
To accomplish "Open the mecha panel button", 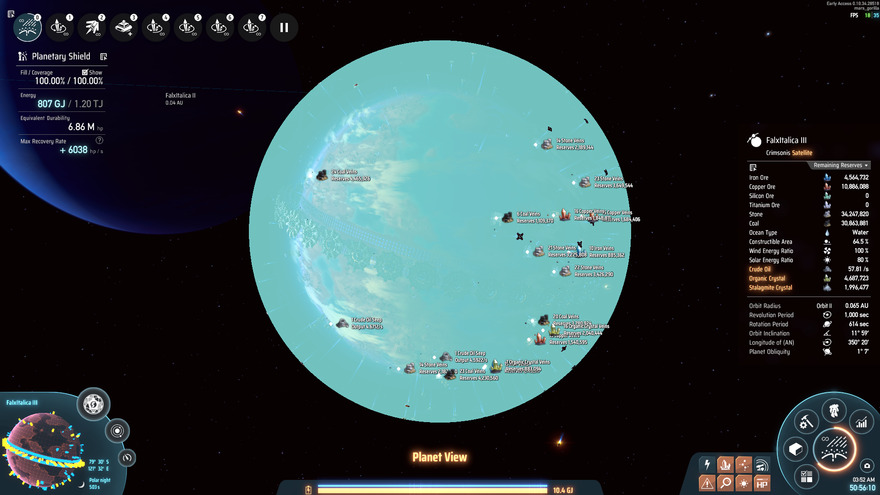I will 833,410.
